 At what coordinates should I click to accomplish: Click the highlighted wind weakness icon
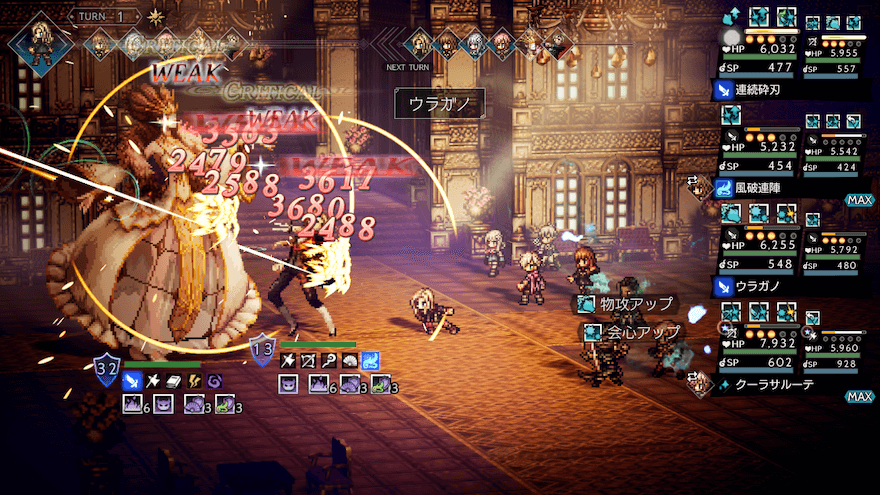click(x=370, y=359)
